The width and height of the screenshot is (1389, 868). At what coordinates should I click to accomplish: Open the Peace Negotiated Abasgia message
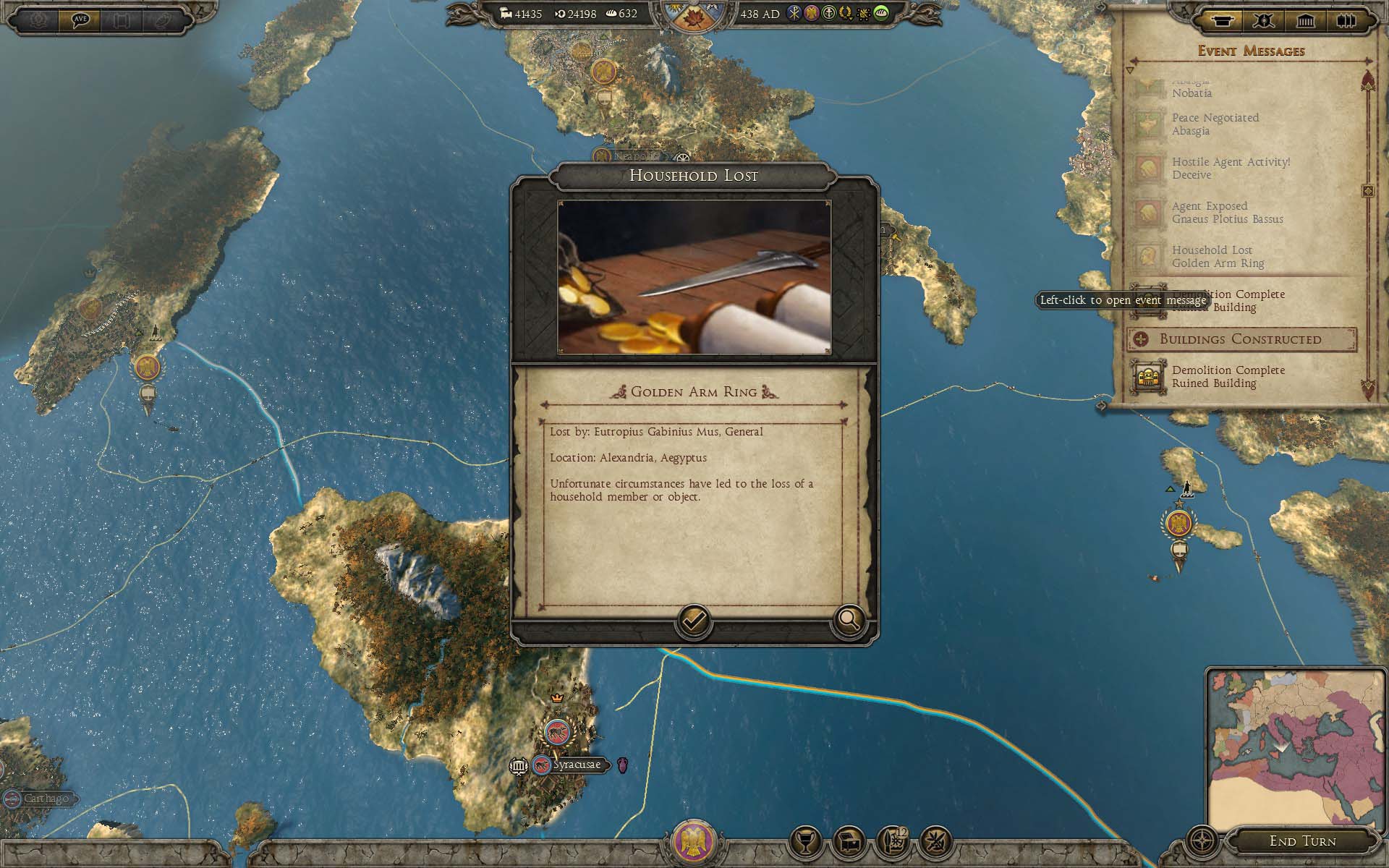(1215, 124)
